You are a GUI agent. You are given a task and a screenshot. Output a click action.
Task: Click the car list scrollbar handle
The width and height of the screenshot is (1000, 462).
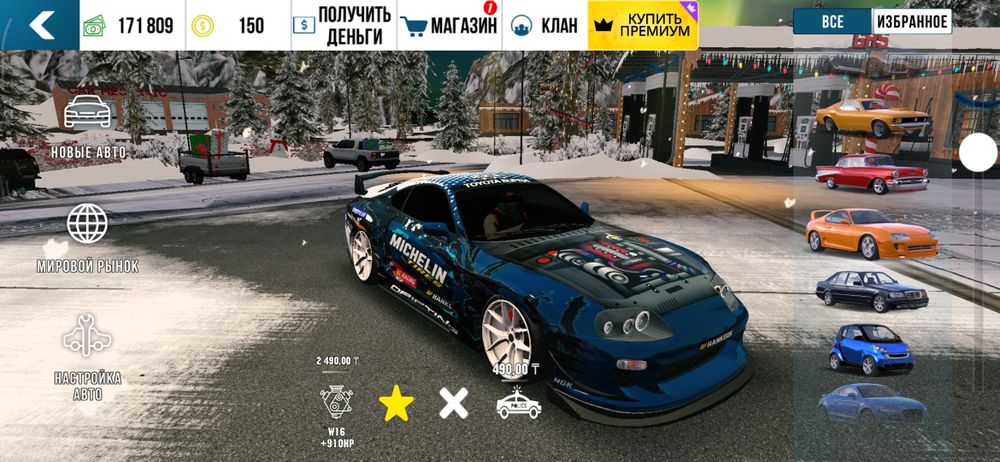[x=977, y=153]
